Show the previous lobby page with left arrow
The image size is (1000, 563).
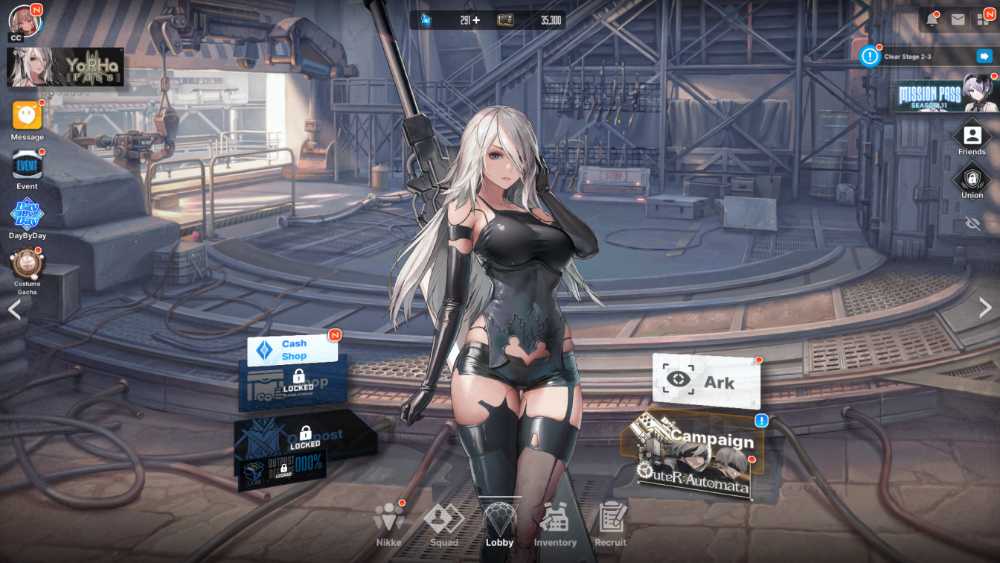coord(14,309)
